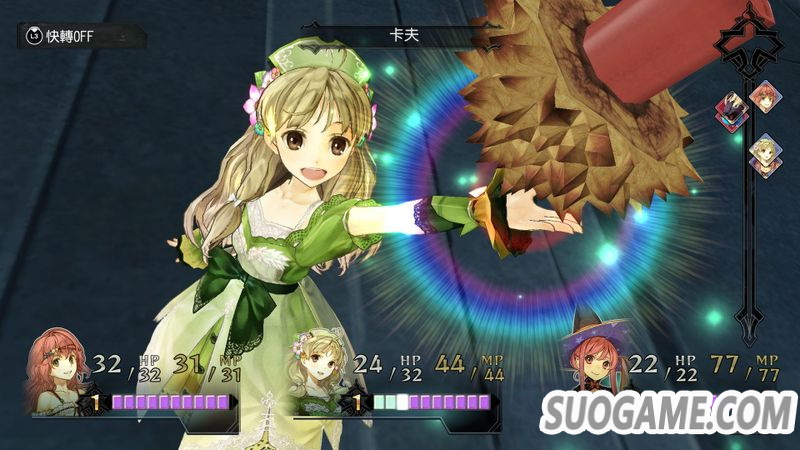Click the blonde girl's turn order icon
This screenshot has height=450, width=800.
tap(766, 154)
